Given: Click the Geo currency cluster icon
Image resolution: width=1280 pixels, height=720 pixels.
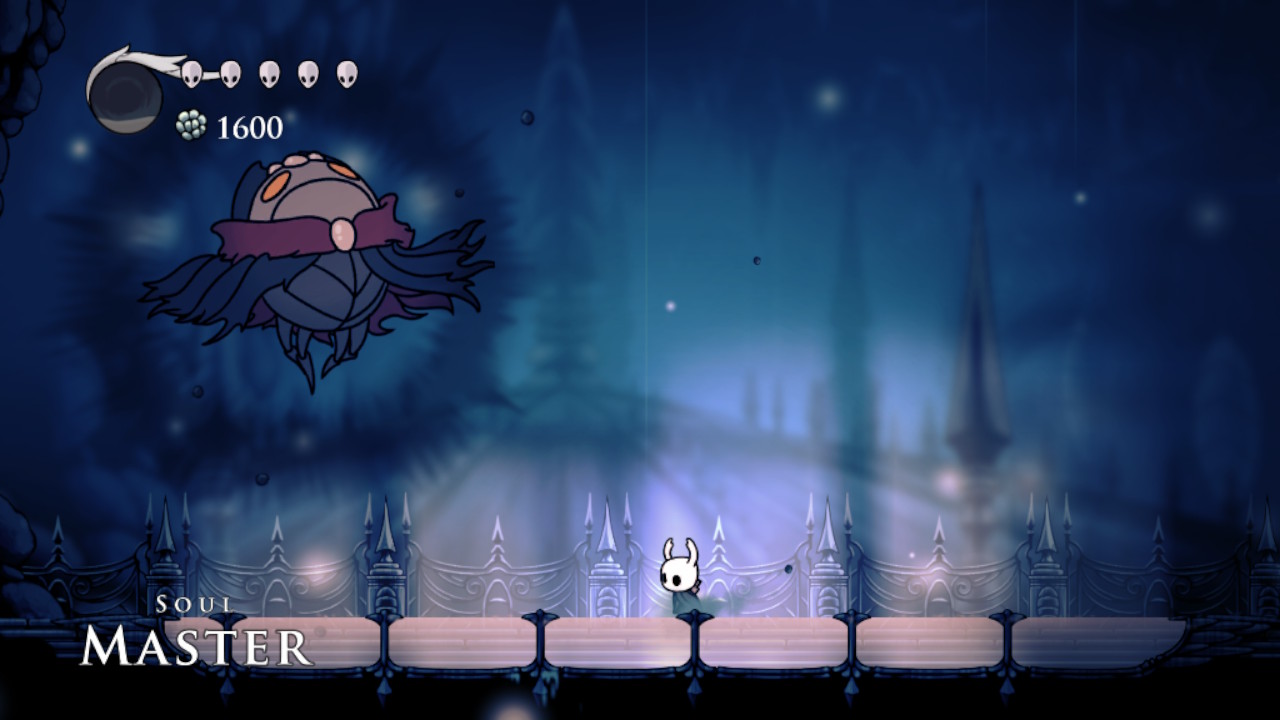Looking at the screenshot, I should [190, 124].
